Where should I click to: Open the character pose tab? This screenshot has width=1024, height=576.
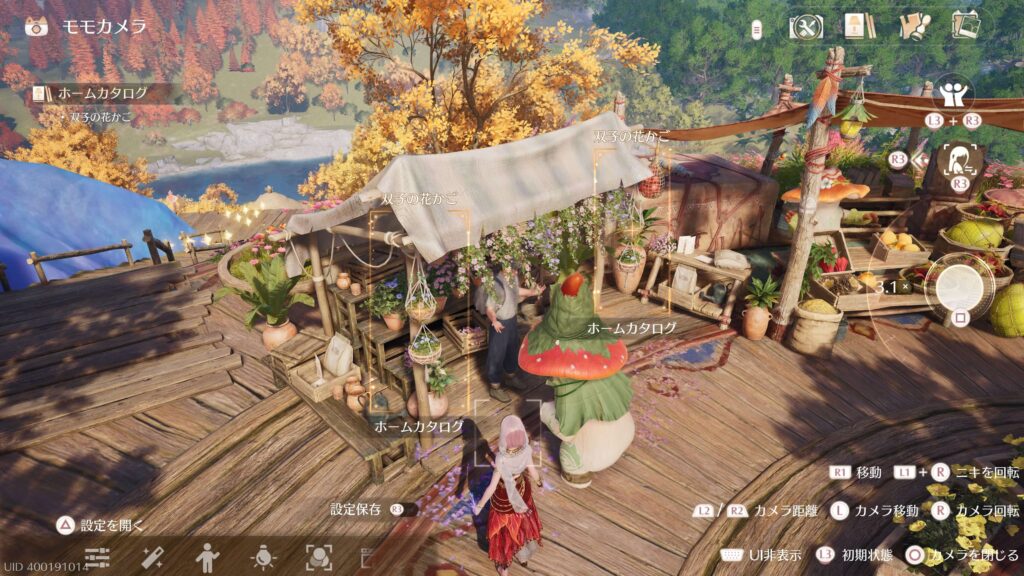208,557
